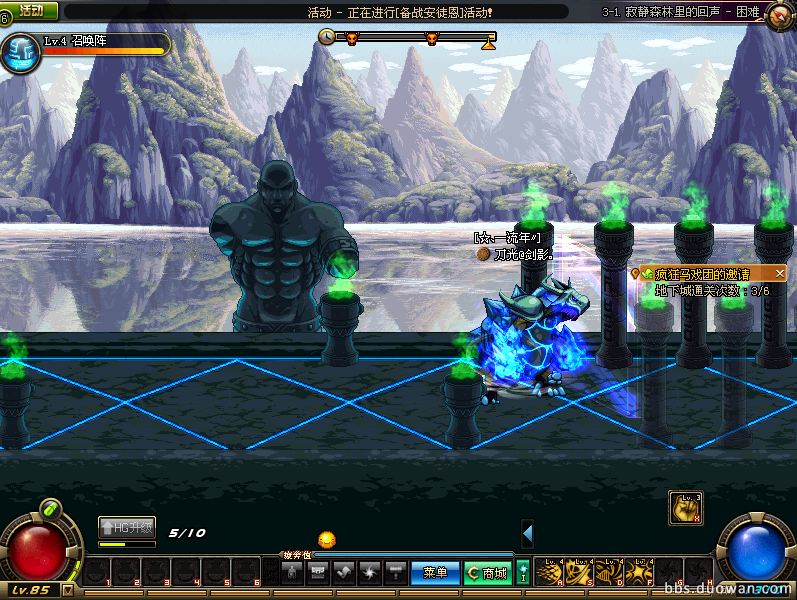This screenshot has width=797, height=600.
Task: Click the green pill icon above red orb
Action: coord(52,509)
